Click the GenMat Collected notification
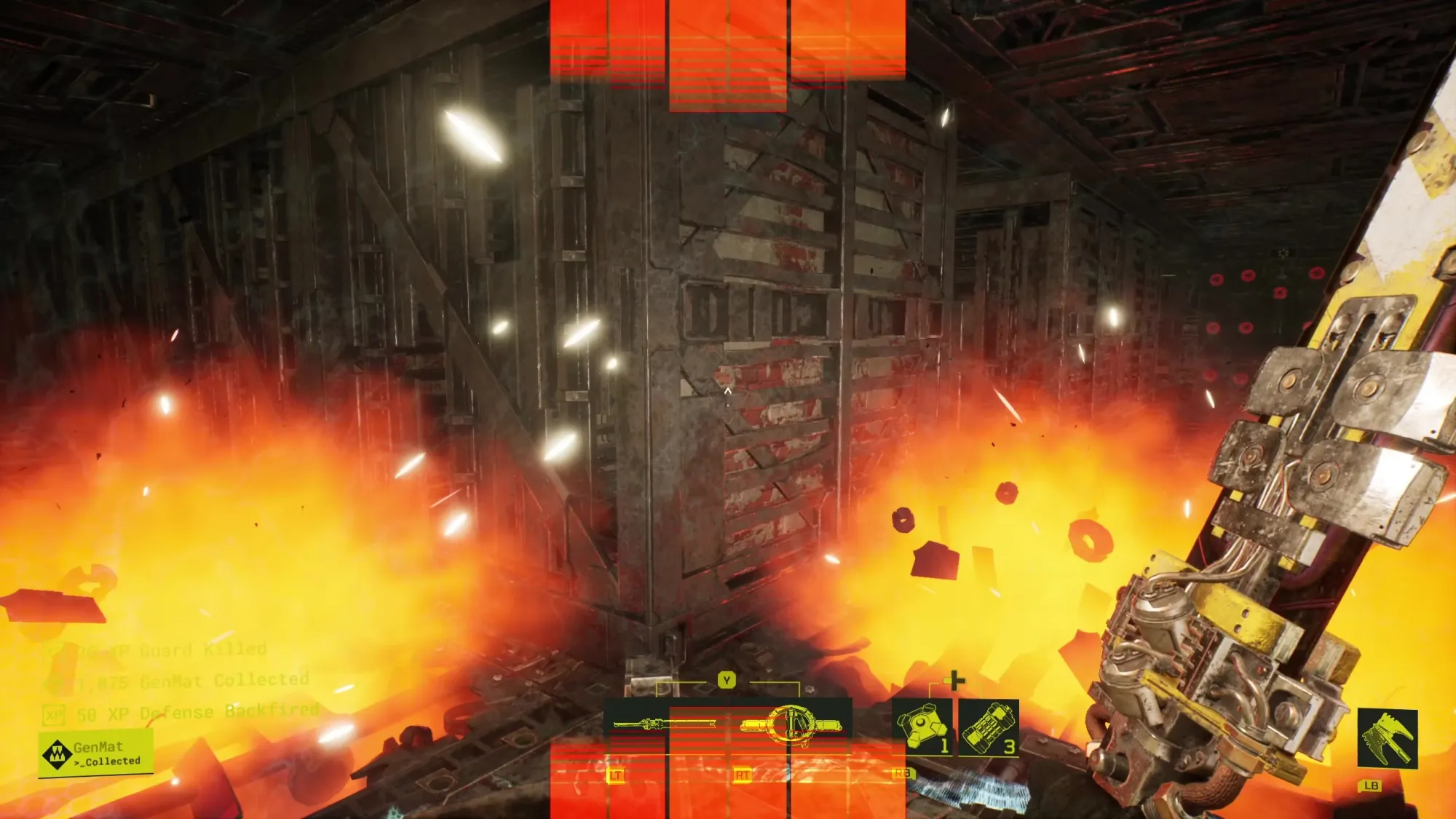 [96, 753]
